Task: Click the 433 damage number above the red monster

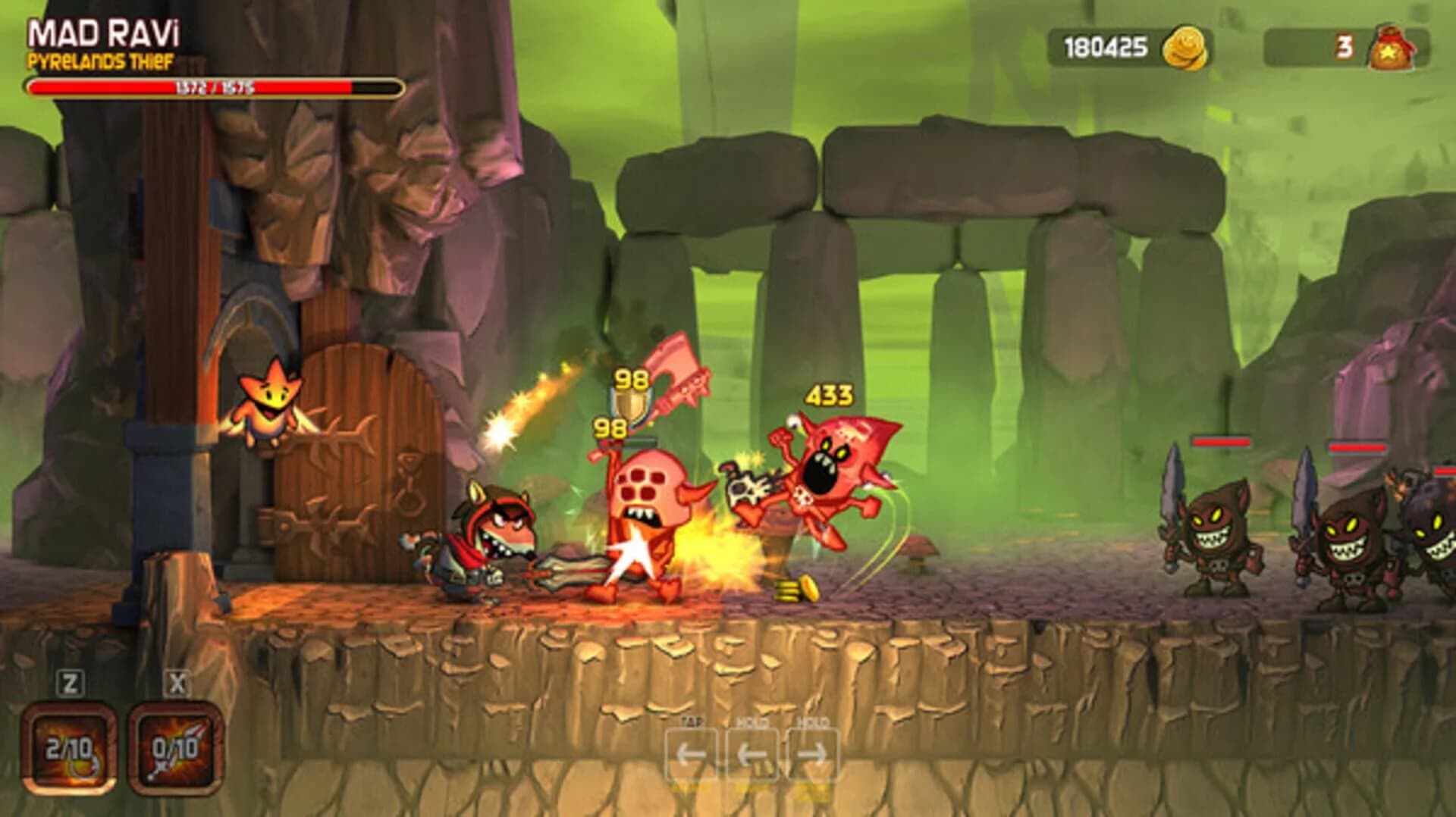Action: point(828,395)
